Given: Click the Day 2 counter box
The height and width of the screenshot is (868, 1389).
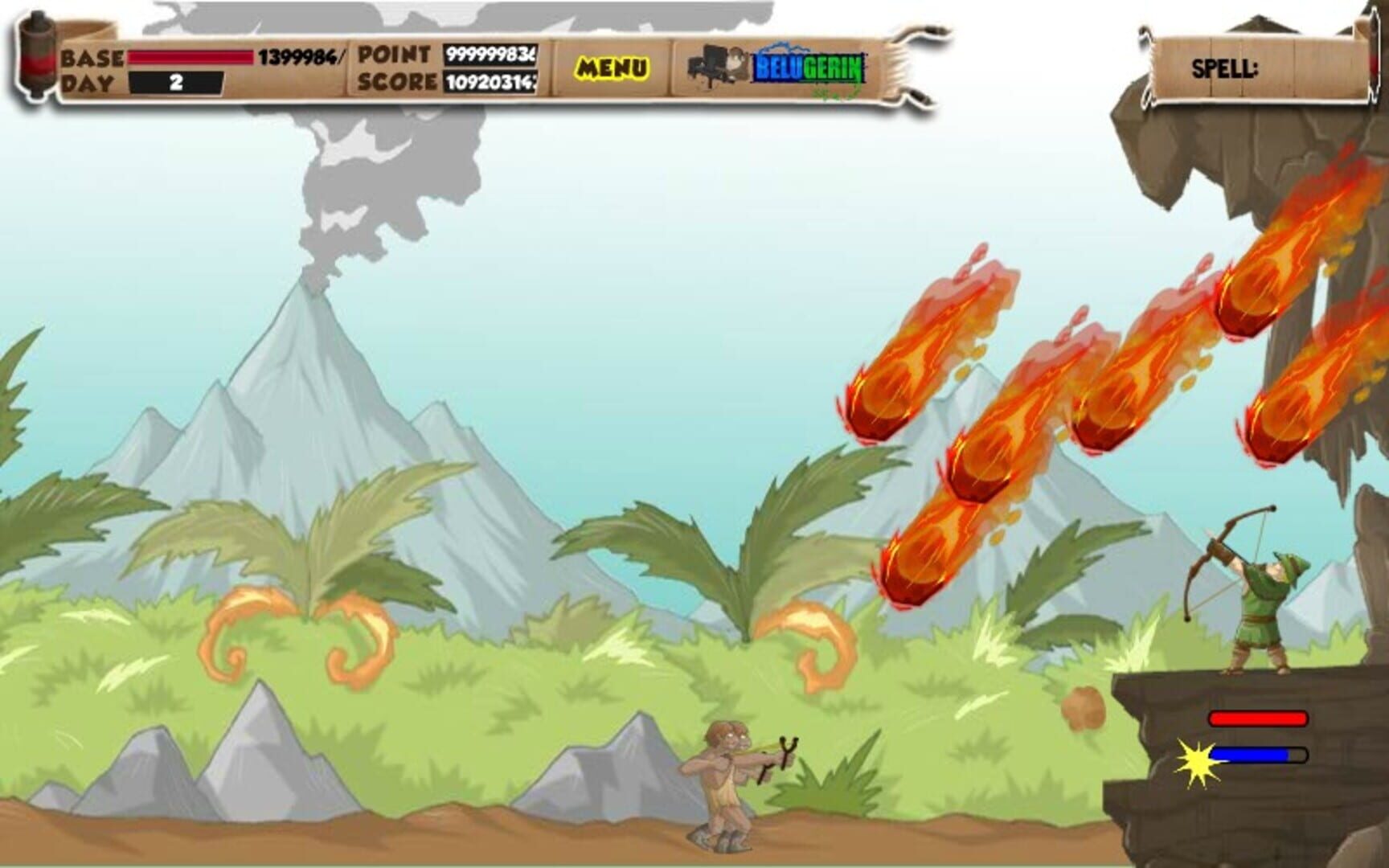Looking at the screenshot, I should tap(174, 80).
